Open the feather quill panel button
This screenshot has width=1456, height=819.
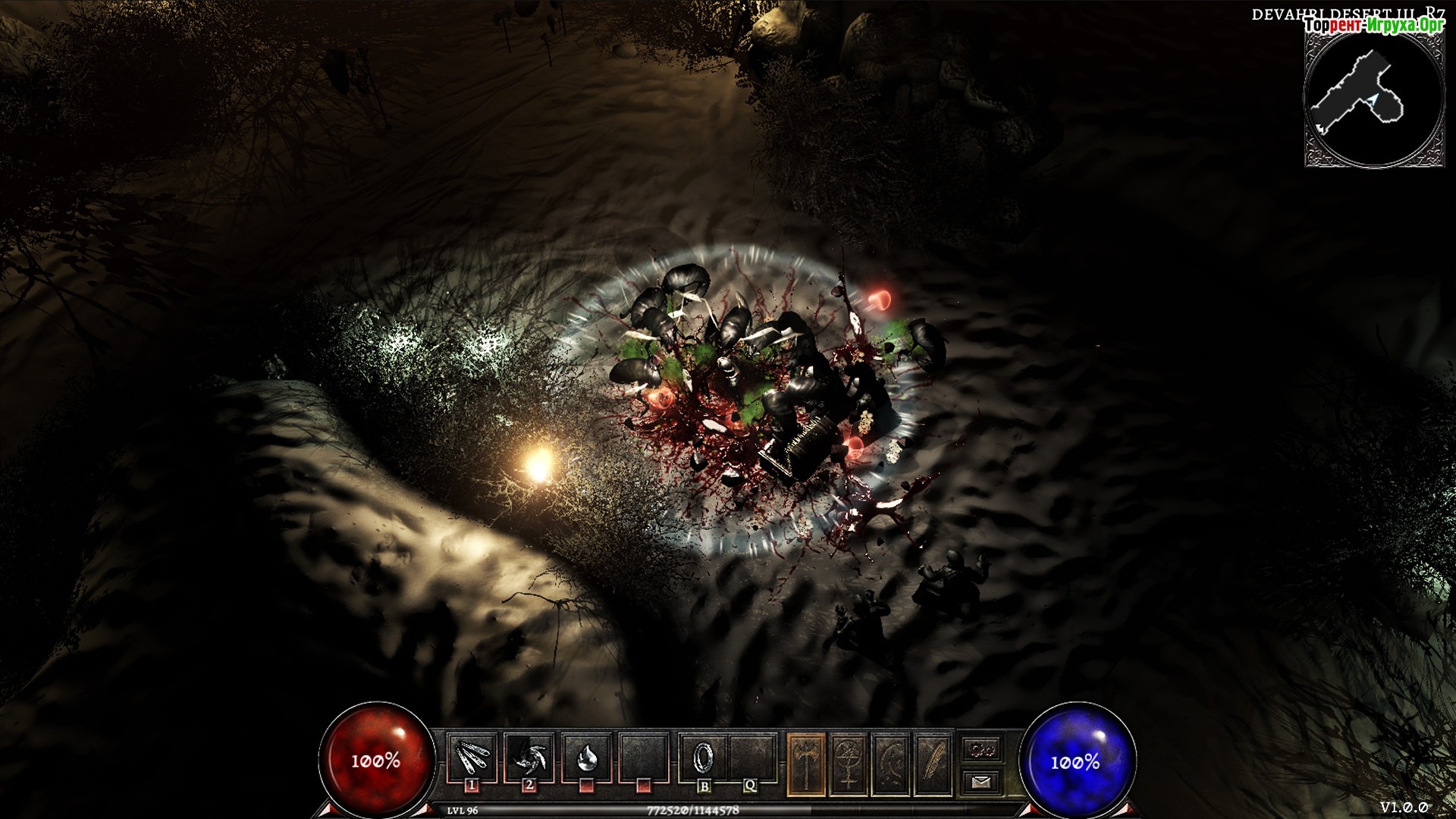point(934,764)
